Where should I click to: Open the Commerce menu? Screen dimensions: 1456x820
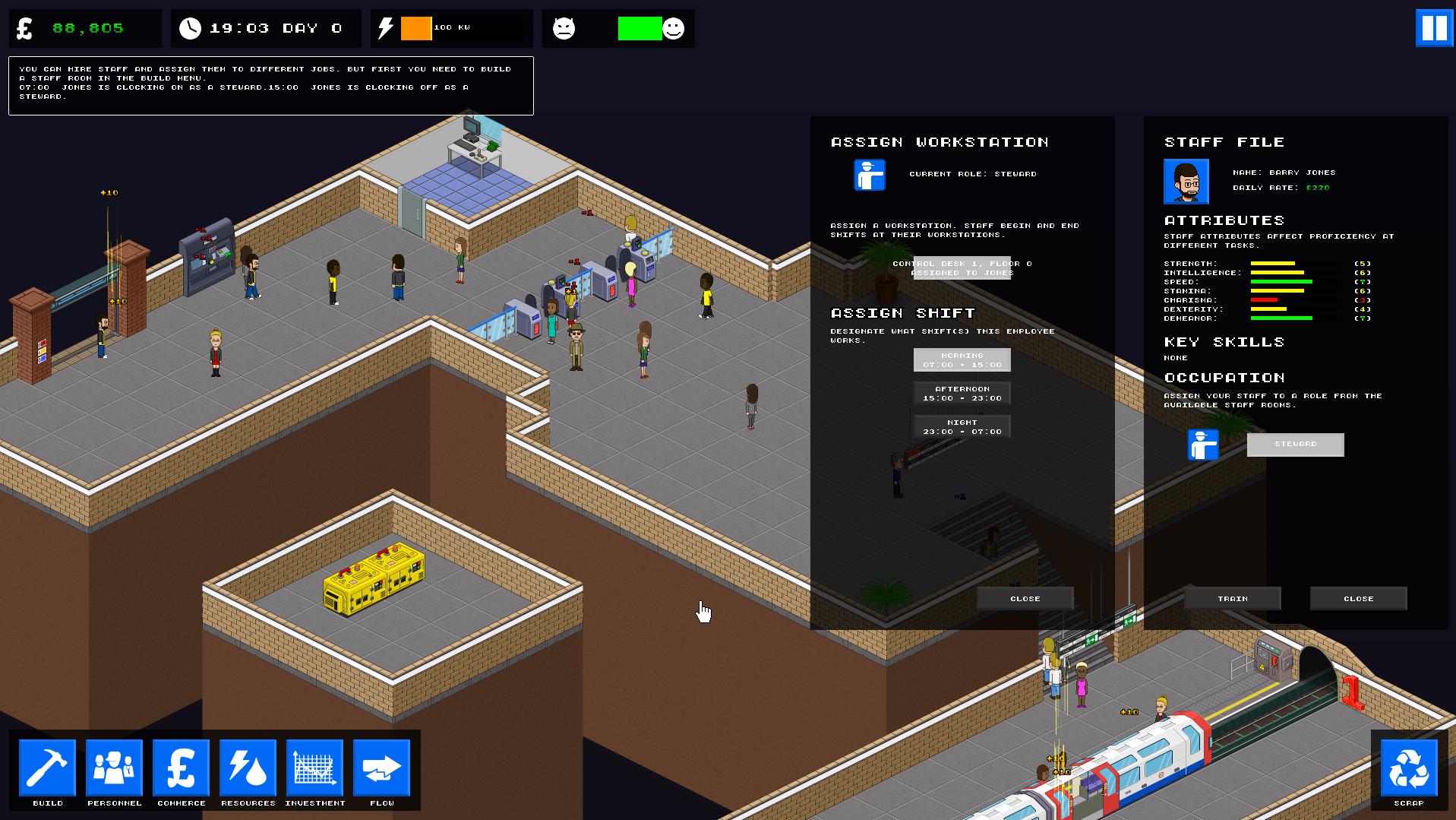(181, 768)
